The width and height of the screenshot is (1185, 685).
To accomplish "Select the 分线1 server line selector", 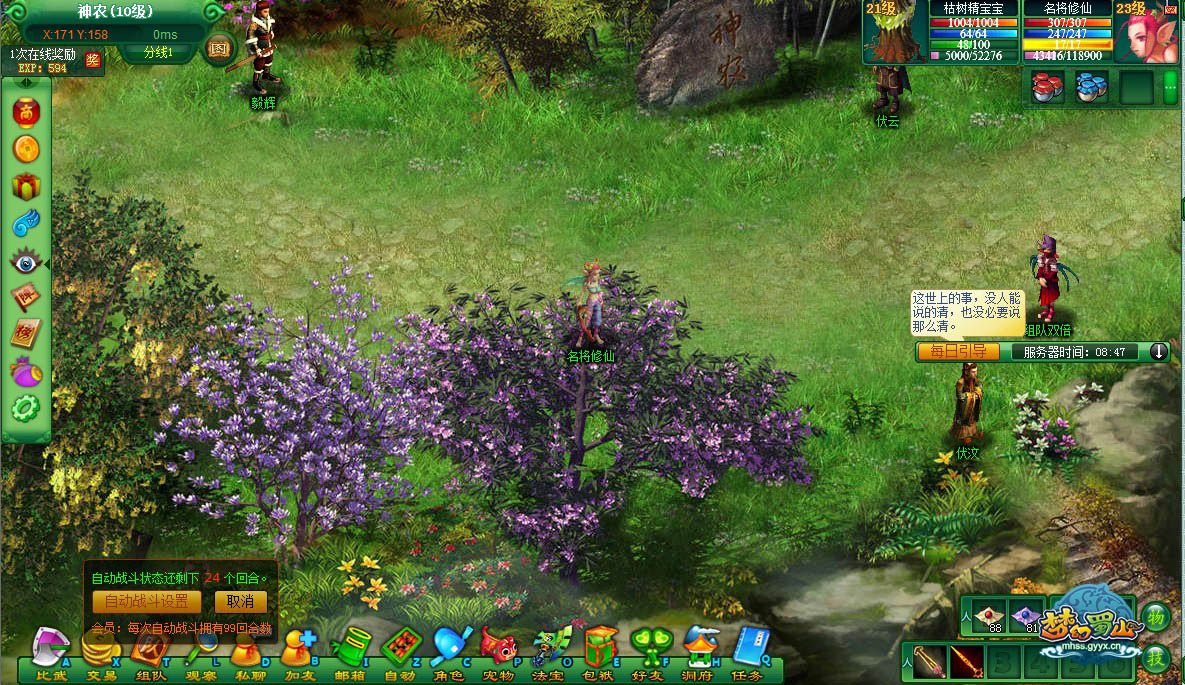I will pos(158,52).
